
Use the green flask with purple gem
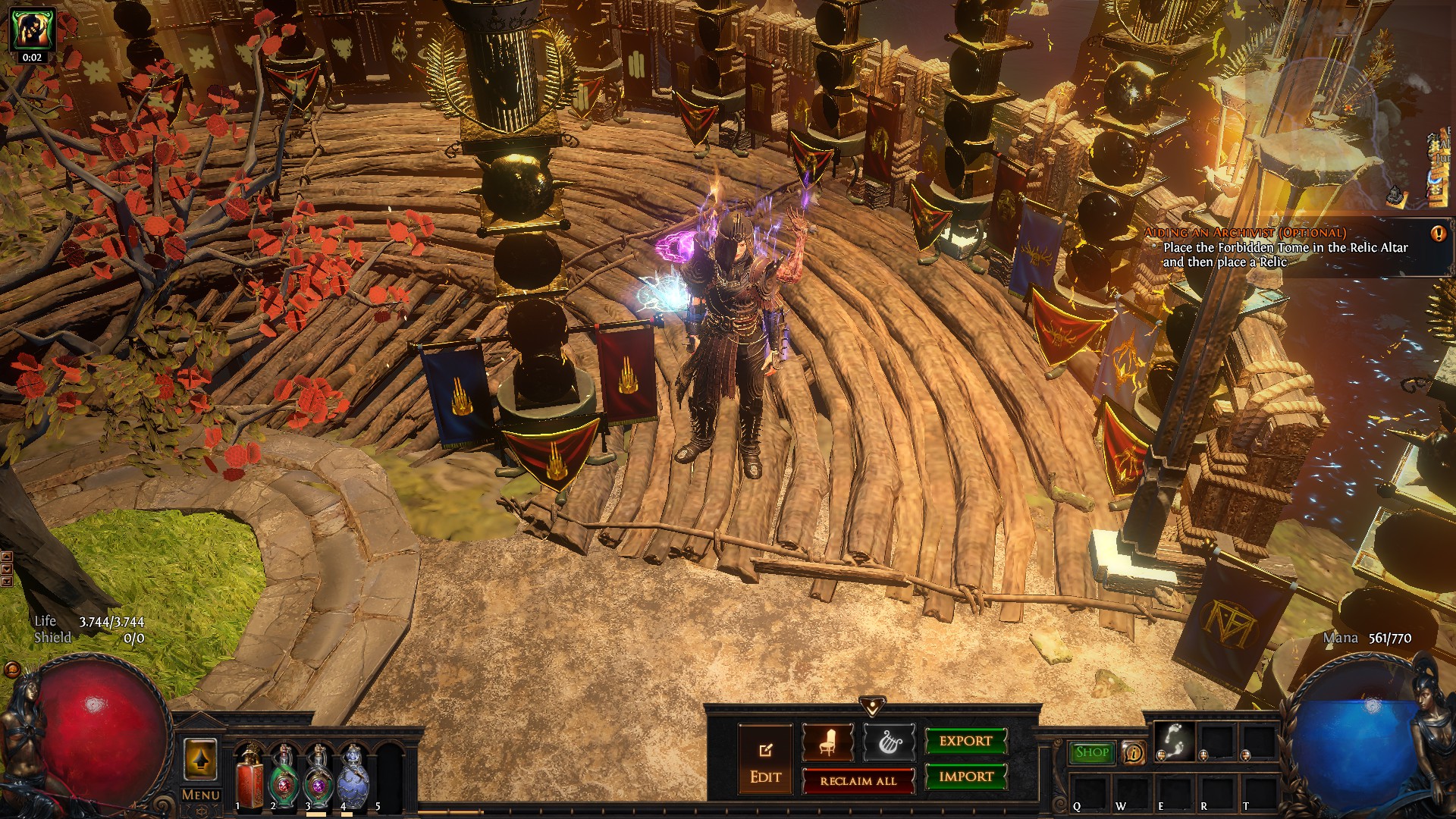tap(318, 776)
